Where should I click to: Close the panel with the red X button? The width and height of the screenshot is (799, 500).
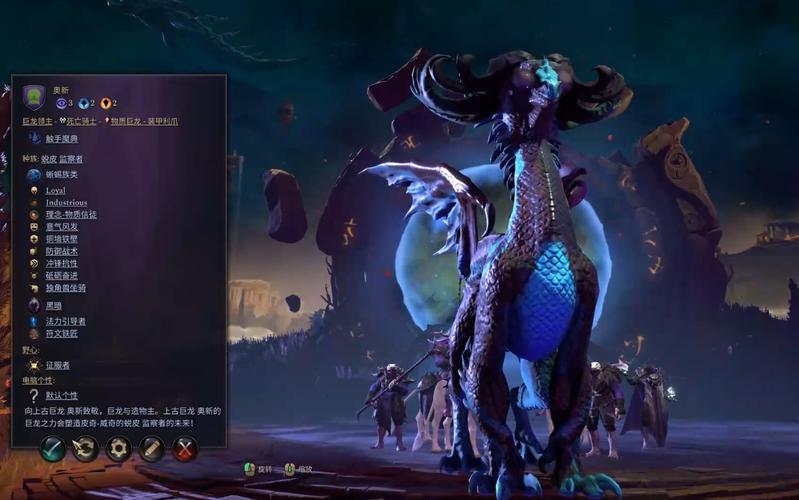(x=185, y=449)
